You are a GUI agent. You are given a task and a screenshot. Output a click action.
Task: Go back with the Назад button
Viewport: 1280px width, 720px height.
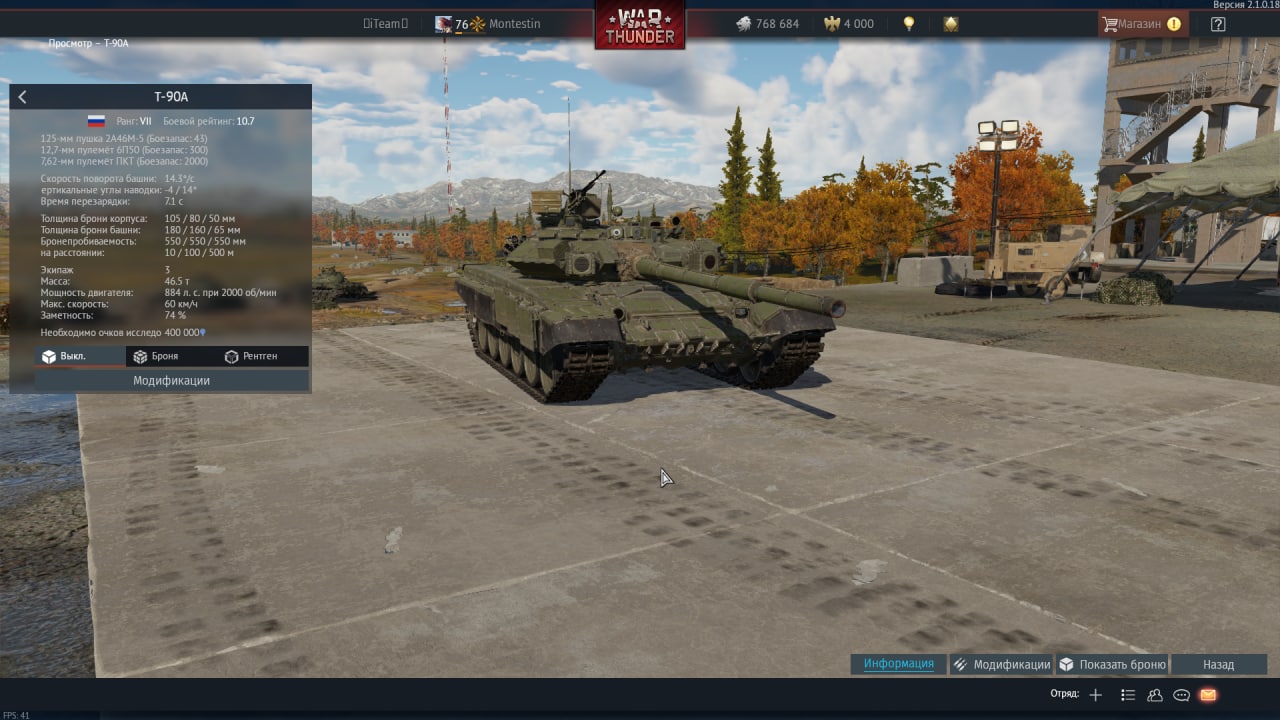[1218, 664]
